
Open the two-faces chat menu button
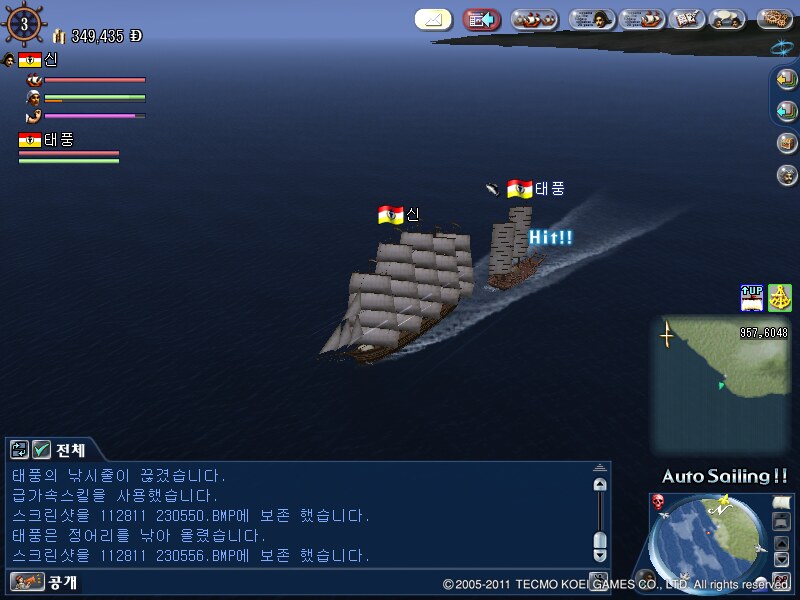click(x=730, y=19)
